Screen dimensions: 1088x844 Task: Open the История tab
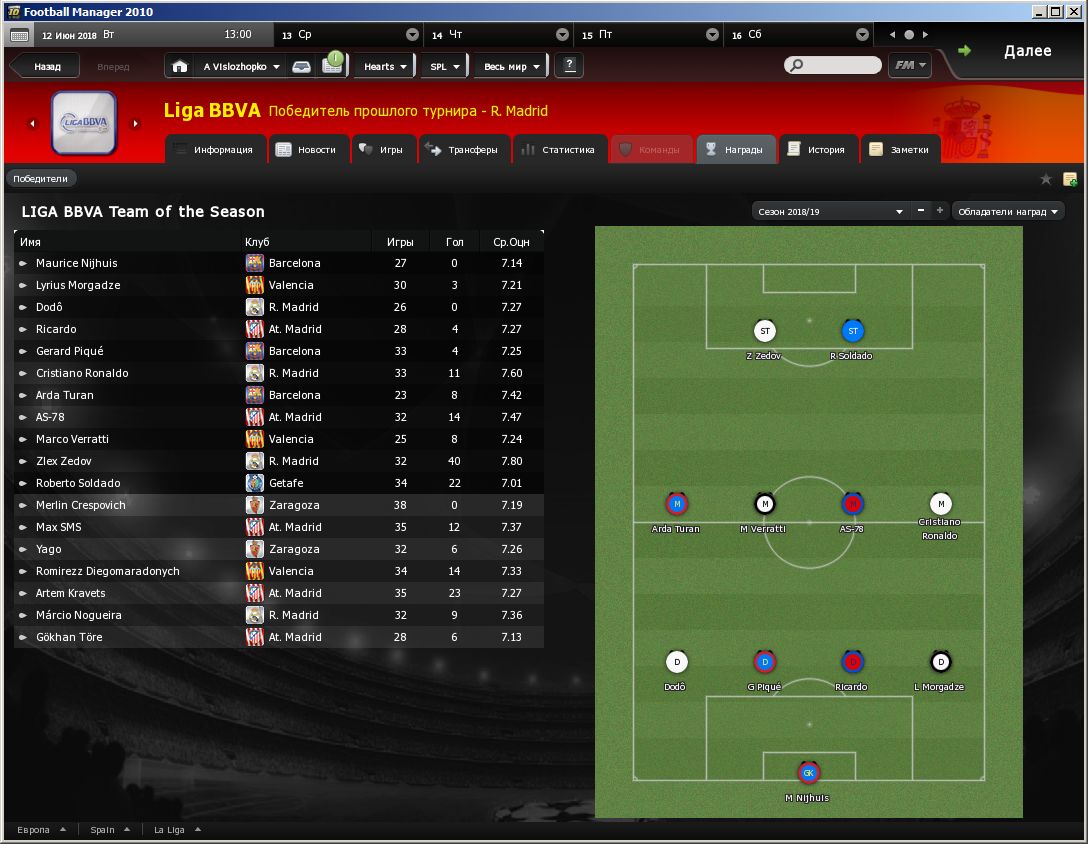pyautogui.click(x=817, y=150)
